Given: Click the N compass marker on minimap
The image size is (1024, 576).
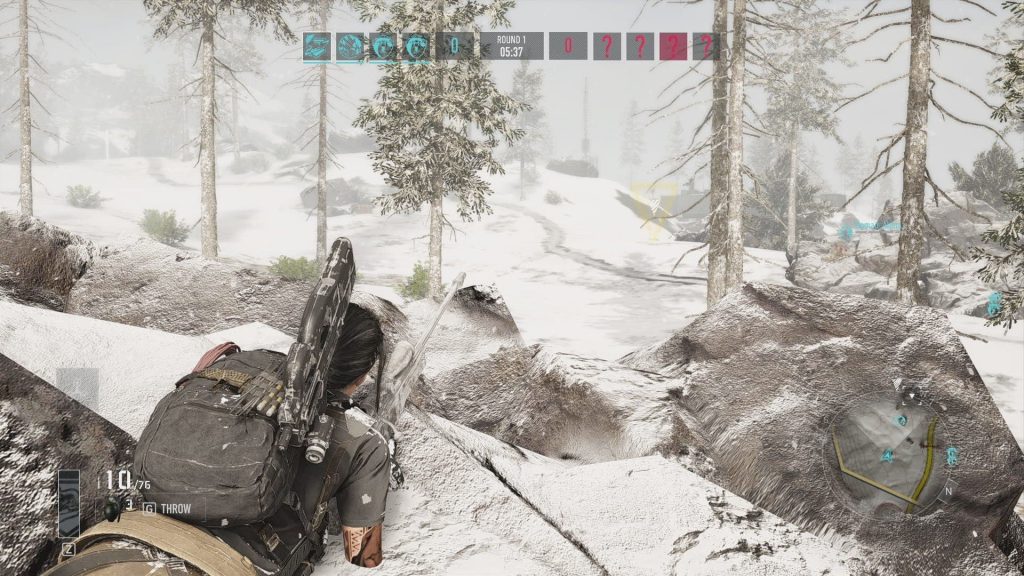Looking at the screenshot, I should pos(949,490).
